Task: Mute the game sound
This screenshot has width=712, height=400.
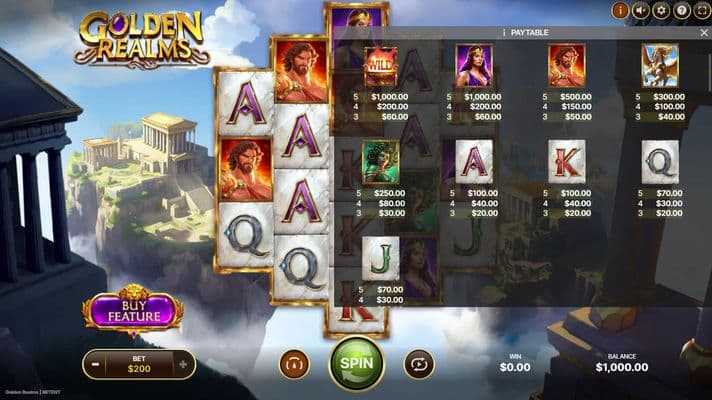Action: tap(640, 11)
